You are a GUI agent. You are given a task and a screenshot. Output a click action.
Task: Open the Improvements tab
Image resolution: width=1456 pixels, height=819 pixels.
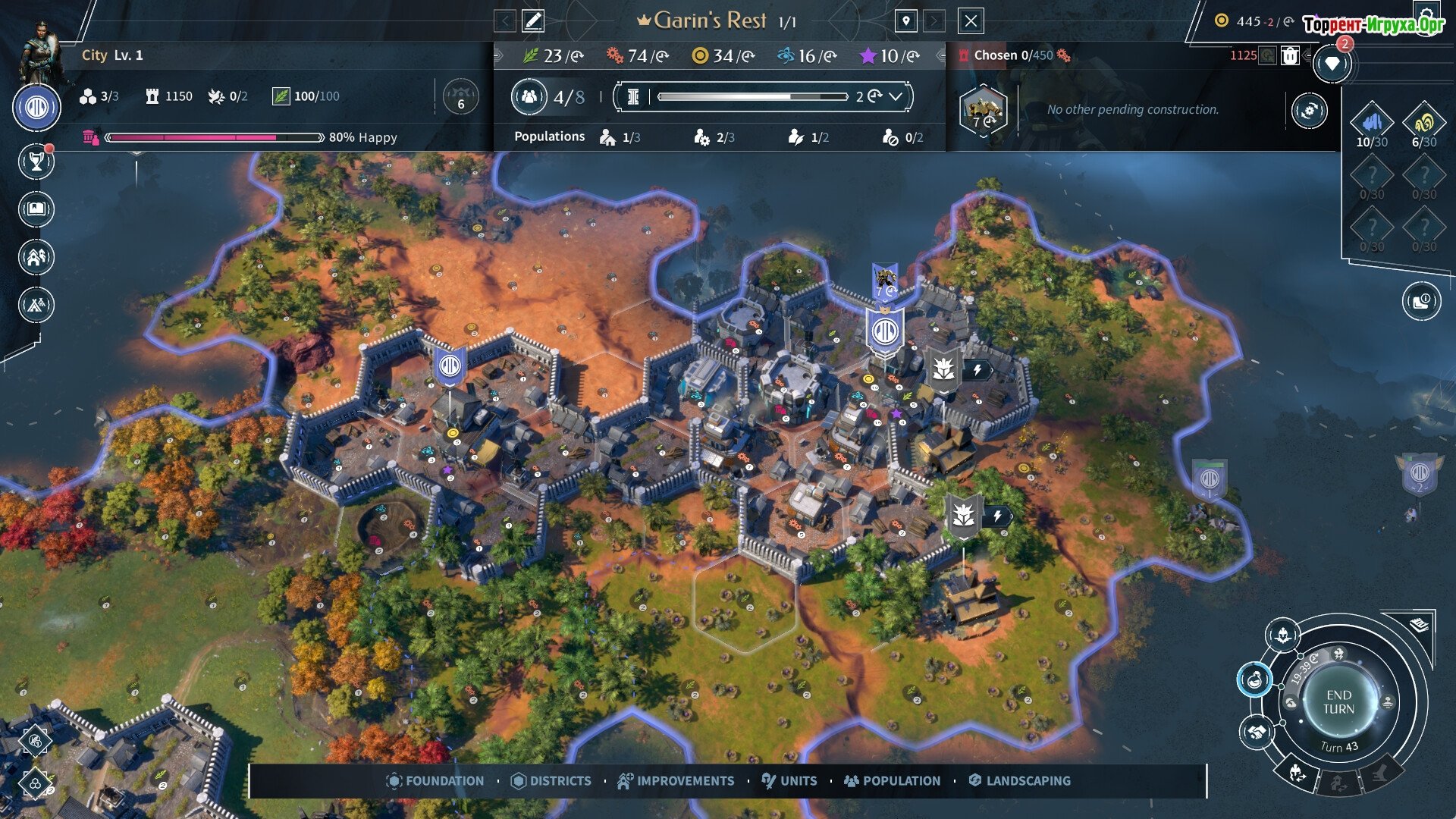pyautogui.click(x=676, y=780)
